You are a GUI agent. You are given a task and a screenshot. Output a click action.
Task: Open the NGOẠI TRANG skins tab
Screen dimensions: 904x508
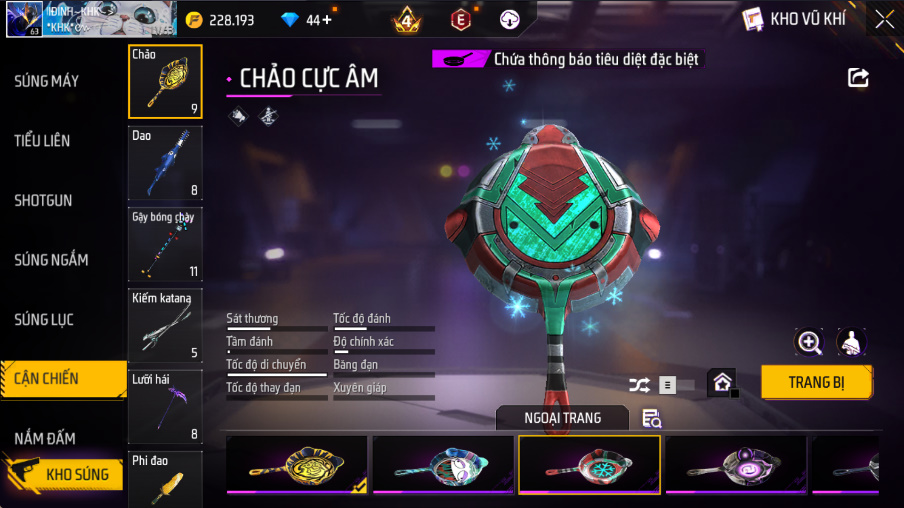562,418
